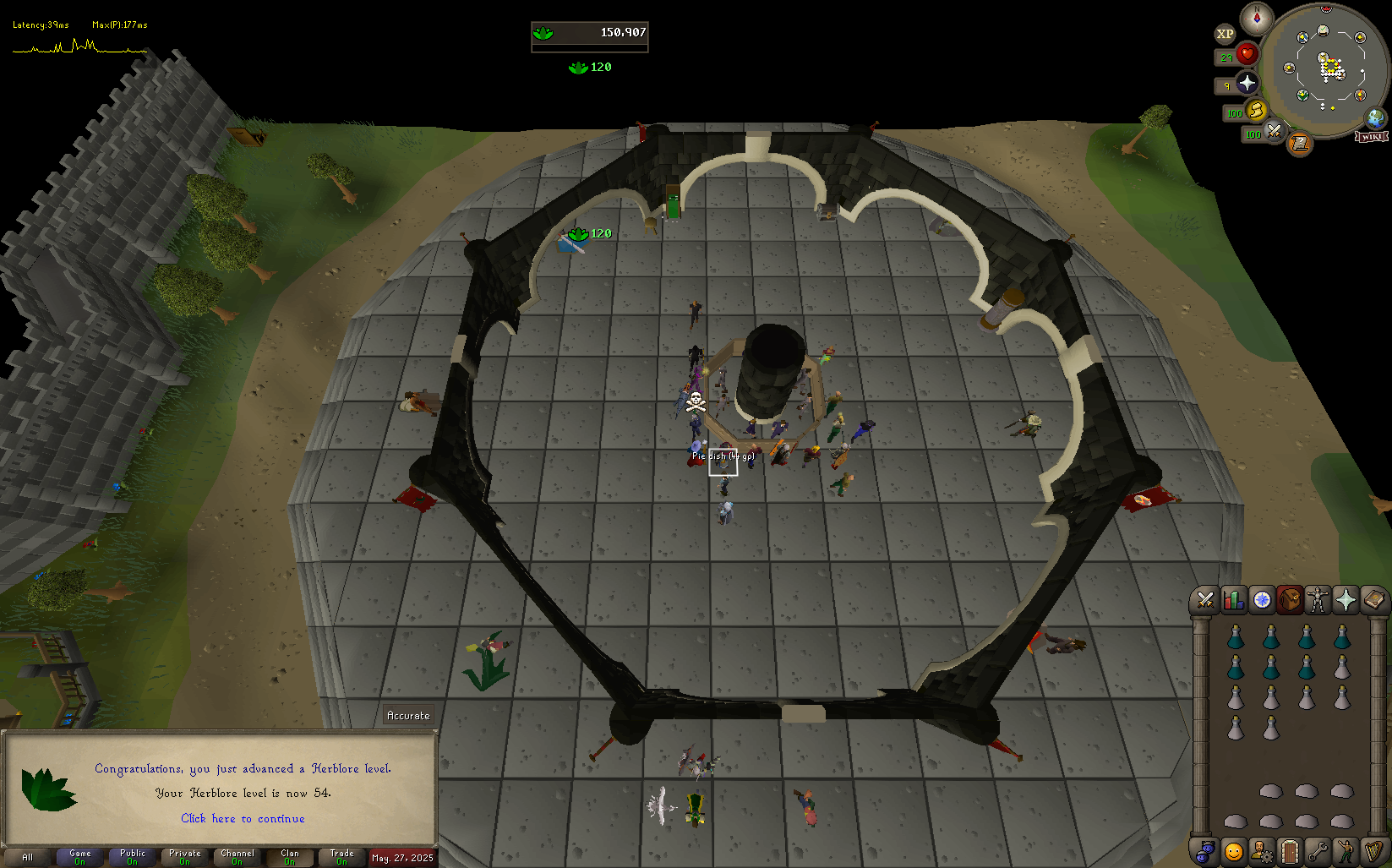Select the Public chat filter tab
The width and height of the screenshot is (1392, 868).
133,857
